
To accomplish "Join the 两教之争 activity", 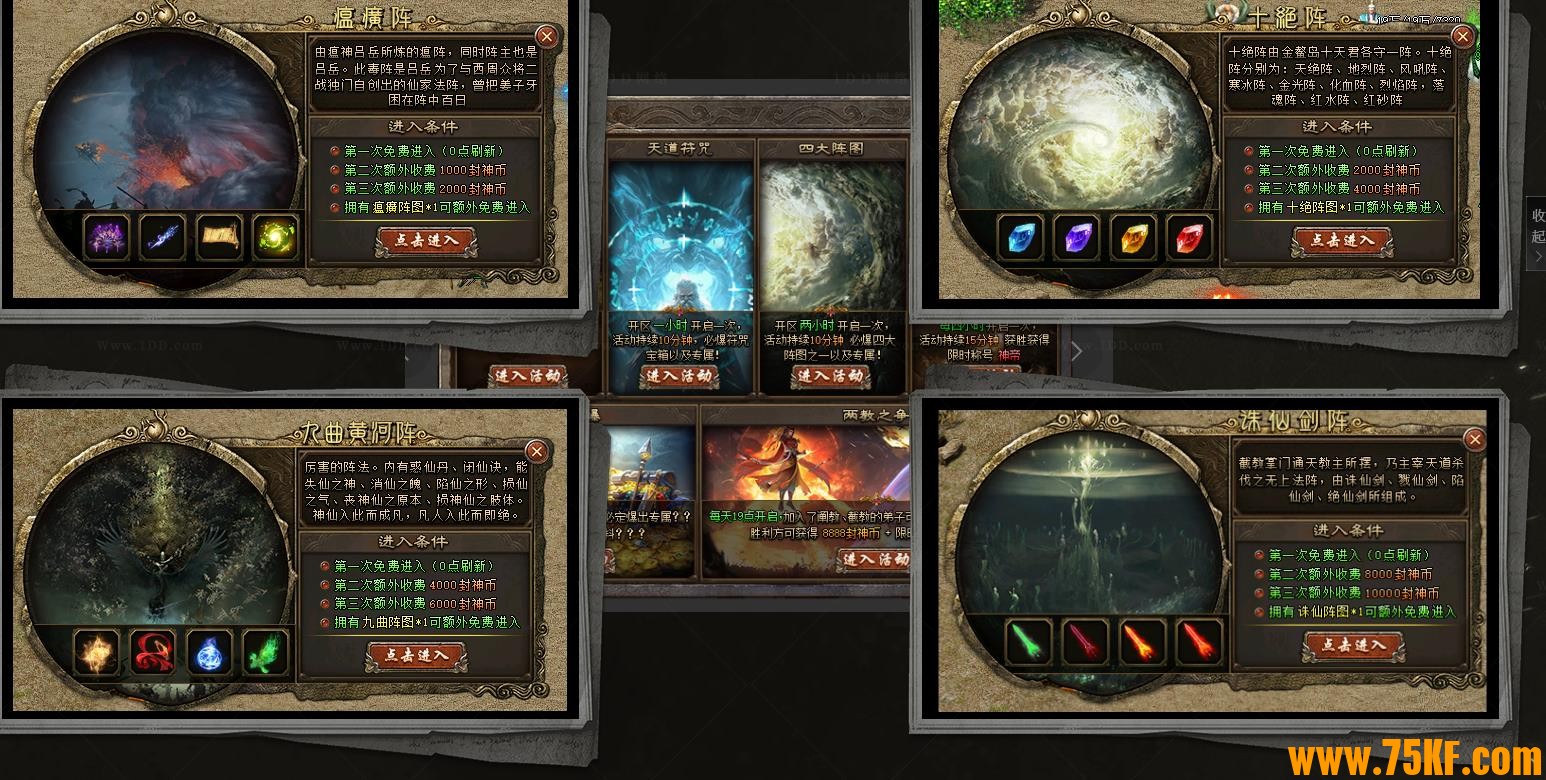I will [874, 559].
